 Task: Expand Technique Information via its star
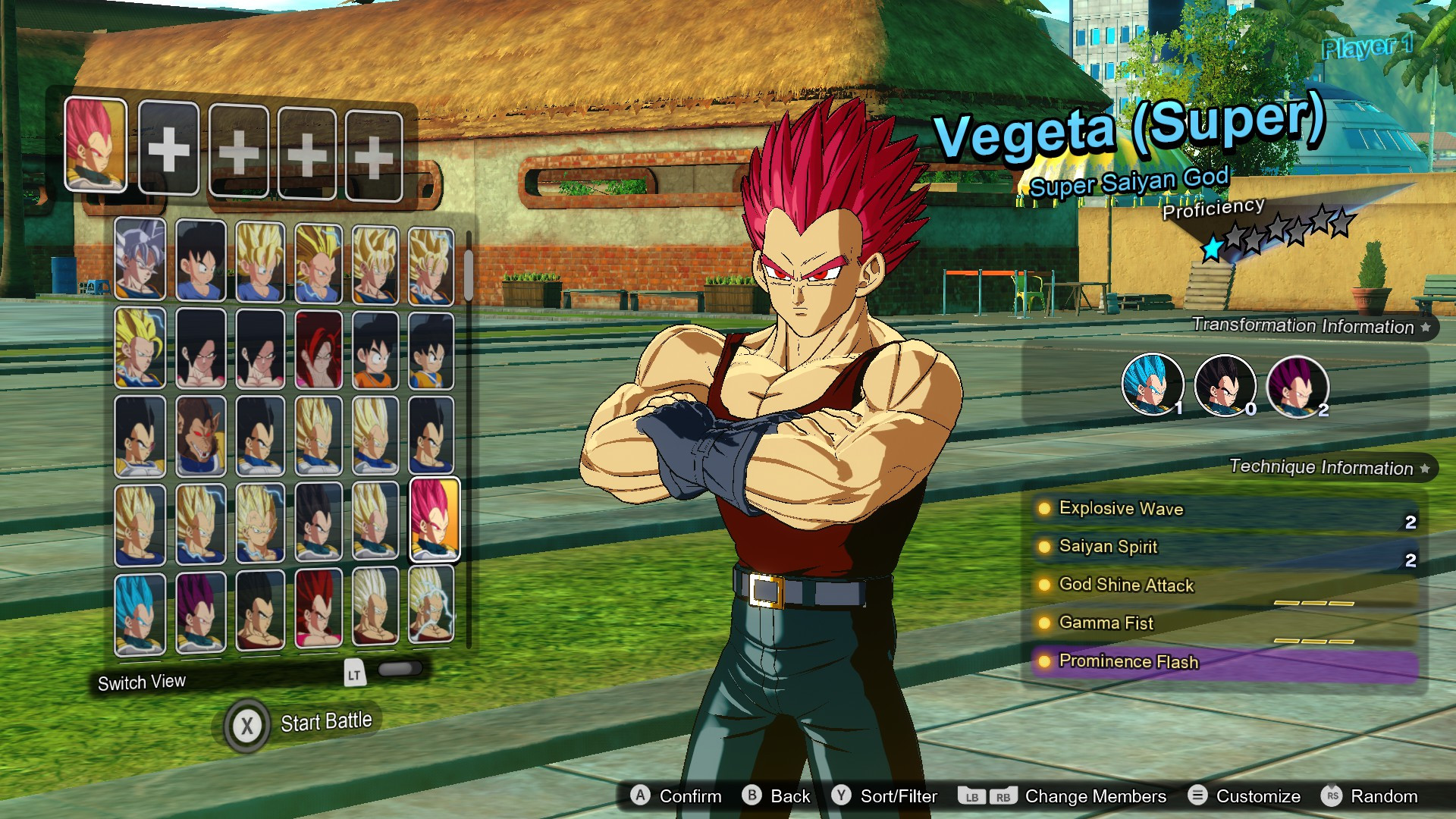[1424, 468]
